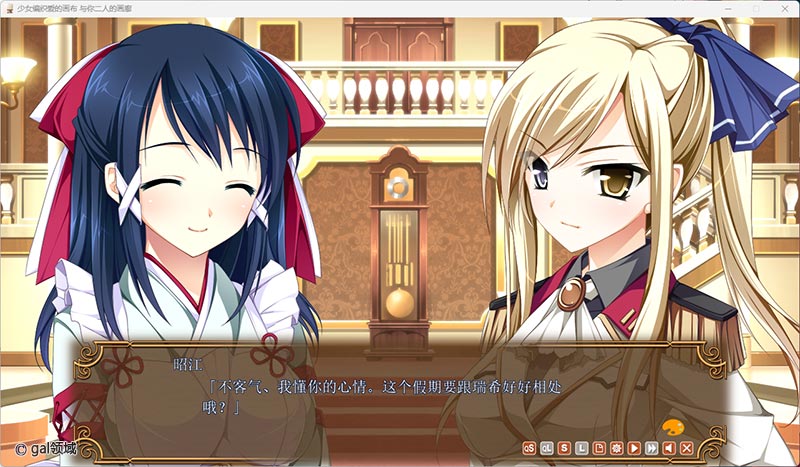
Task: Click the QL quick load button
Action: click(x=547, y=447)
